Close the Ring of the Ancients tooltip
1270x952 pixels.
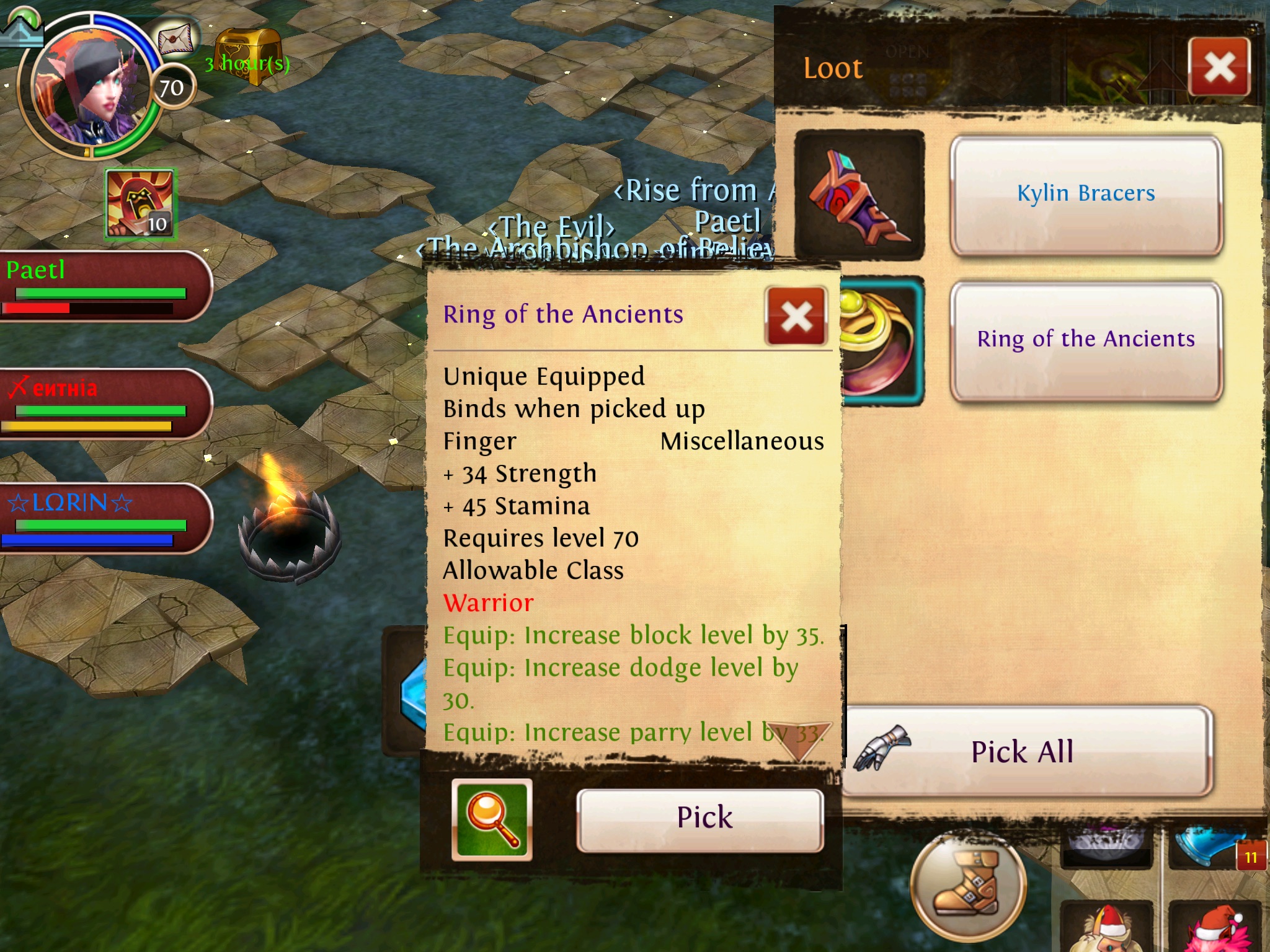point(796,316)
